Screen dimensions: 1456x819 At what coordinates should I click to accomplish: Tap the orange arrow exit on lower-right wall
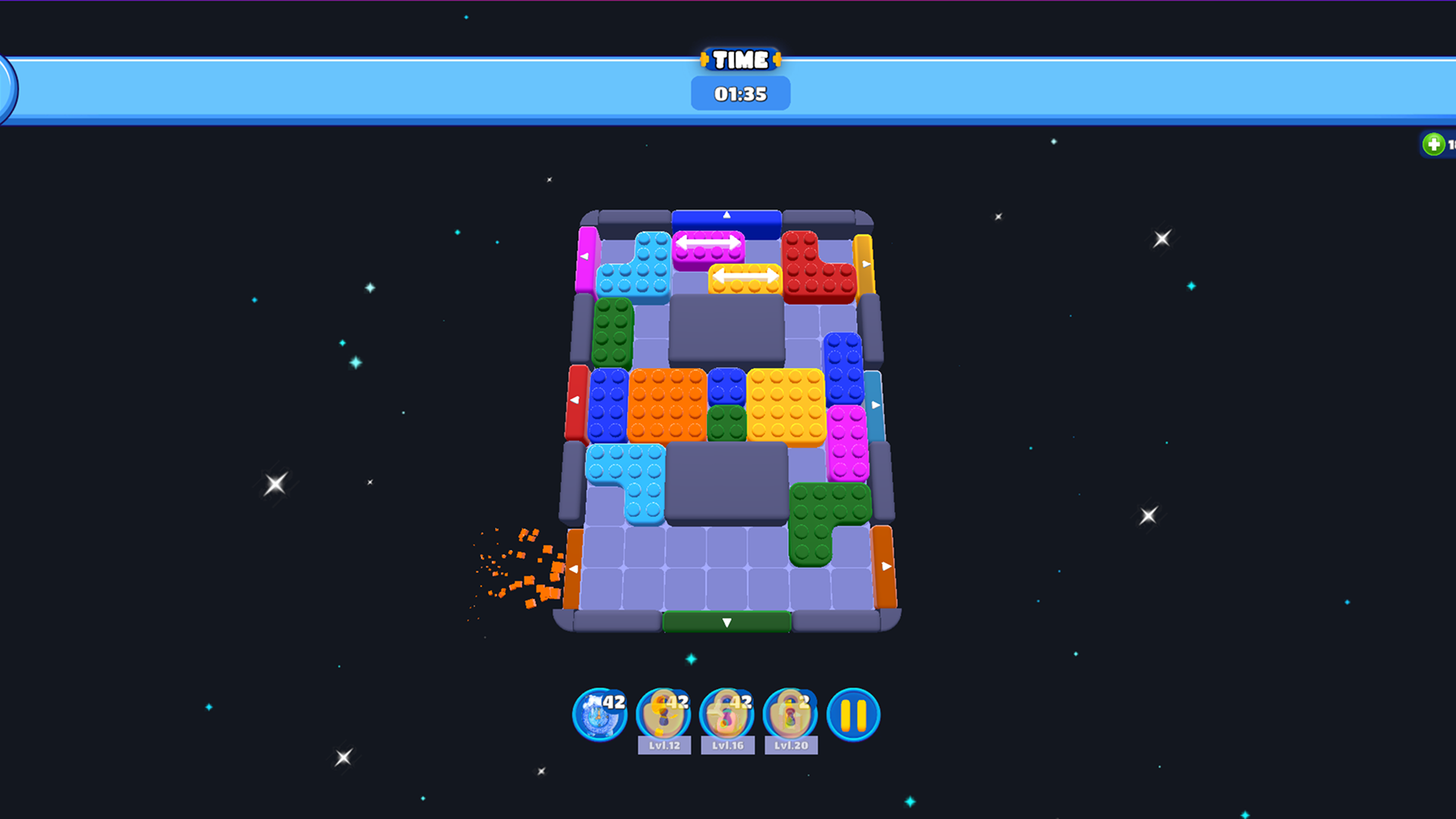[x=886, y=564]
